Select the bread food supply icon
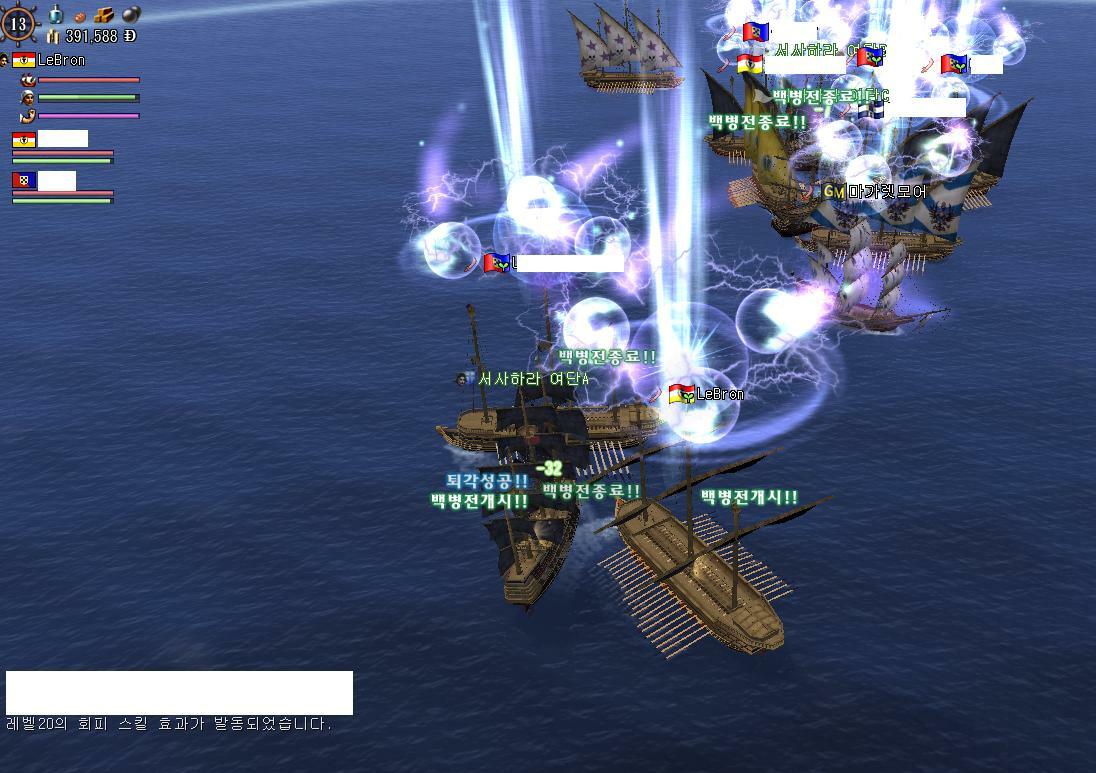 point(81,16)
